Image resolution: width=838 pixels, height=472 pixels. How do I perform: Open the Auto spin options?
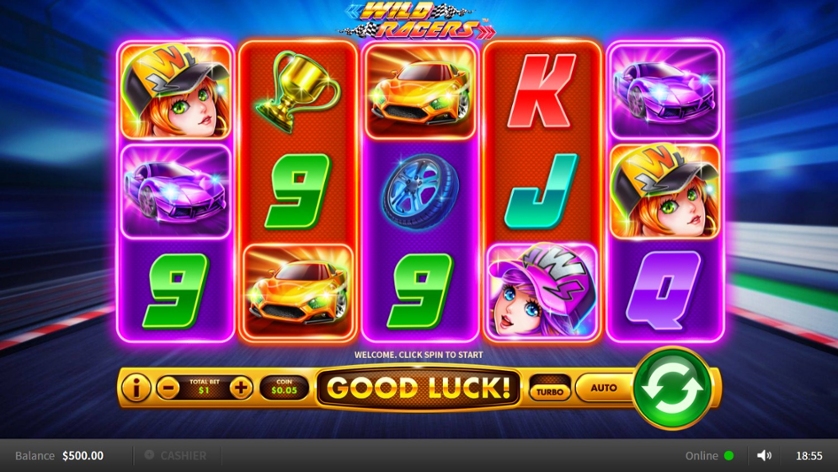(603, 387)
